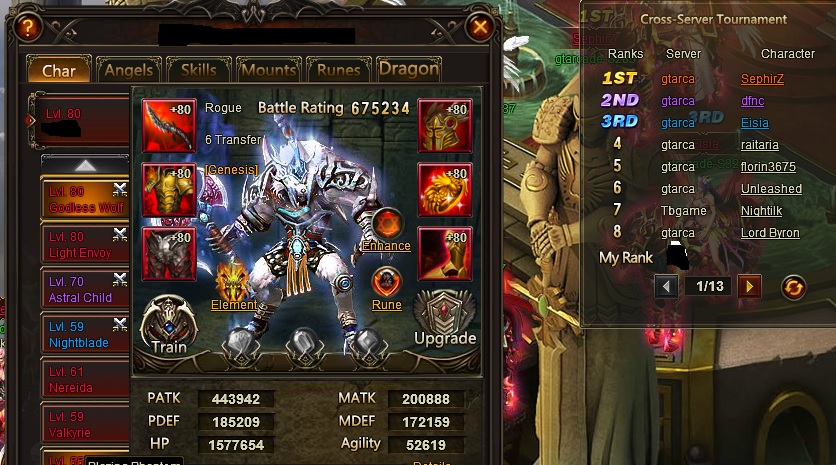
Task: Close the character panel
Action: (481, 28)
